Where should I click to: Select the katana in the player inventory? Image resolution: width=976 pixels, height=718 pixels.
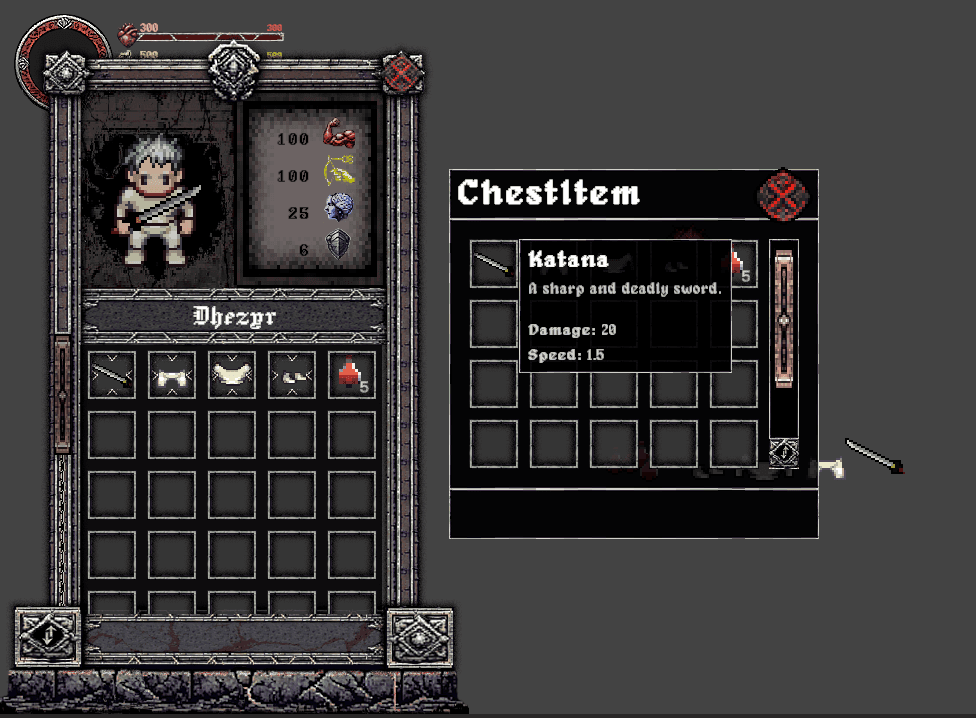112,375
